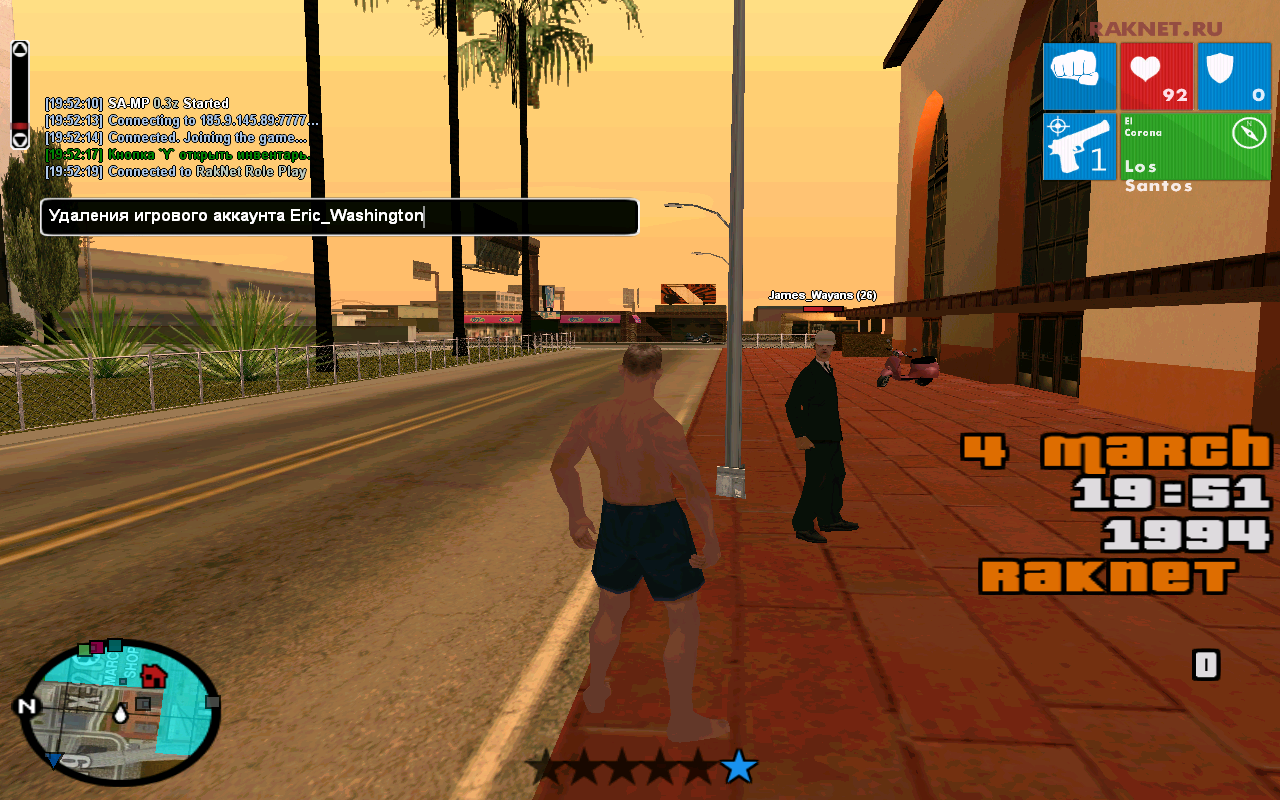1280x800 pixels.
Task: Click the red house marker on minimap
Action: pyautogui.click(x=153, y=676)
